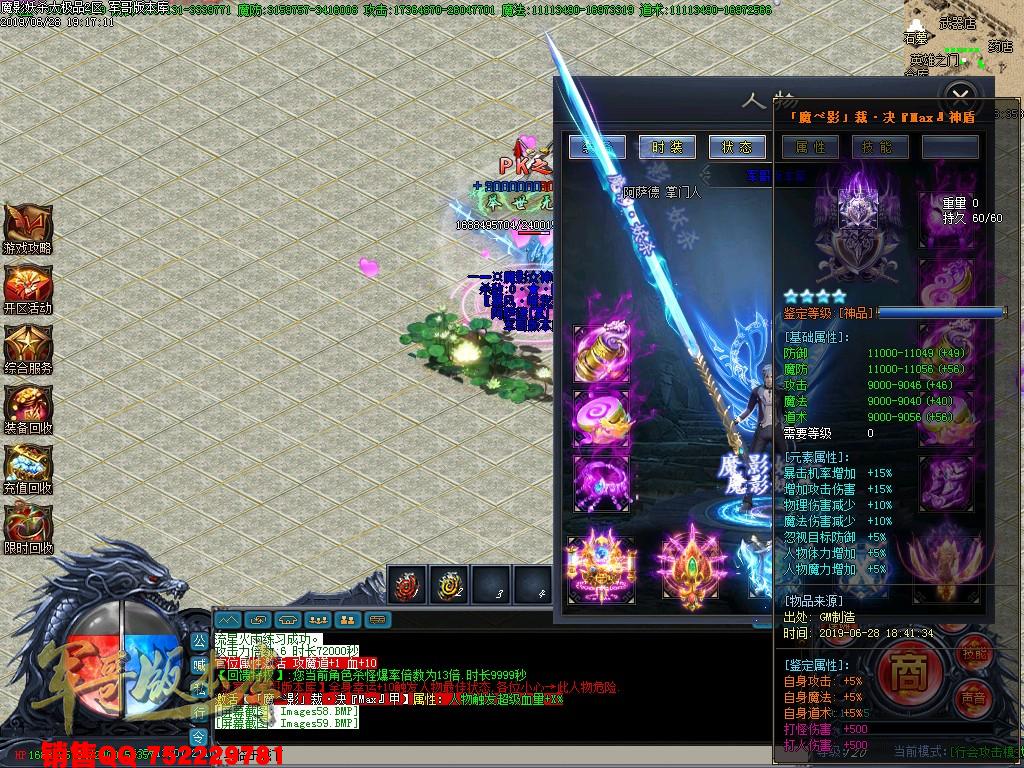Close the 人物 character panel
The height and width of the screenshot is (768, 1024).
click(x=960, y=97)
